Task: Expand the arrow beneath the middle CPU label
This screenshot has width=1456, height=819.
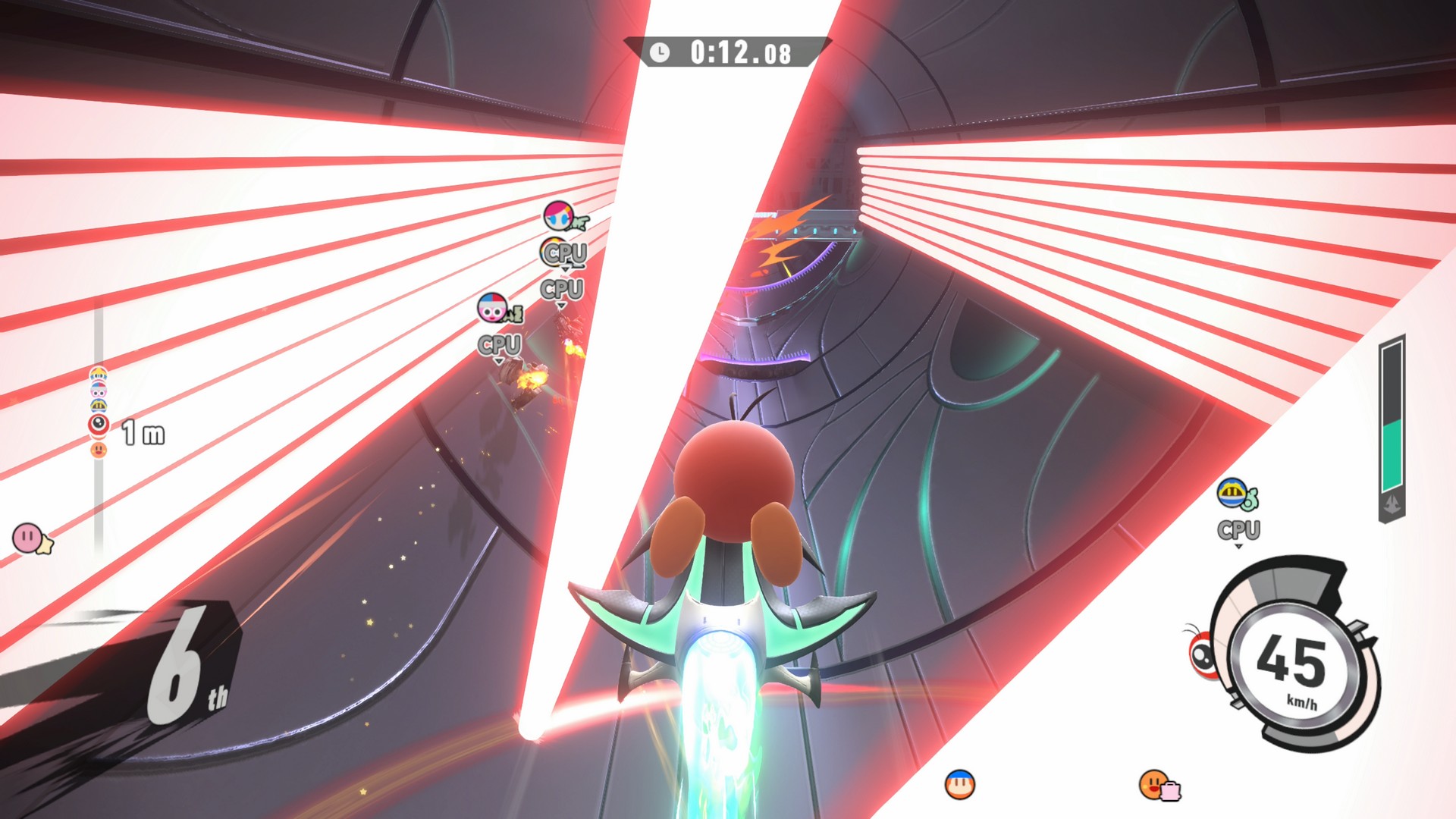Action: click(x=561, y=306)
